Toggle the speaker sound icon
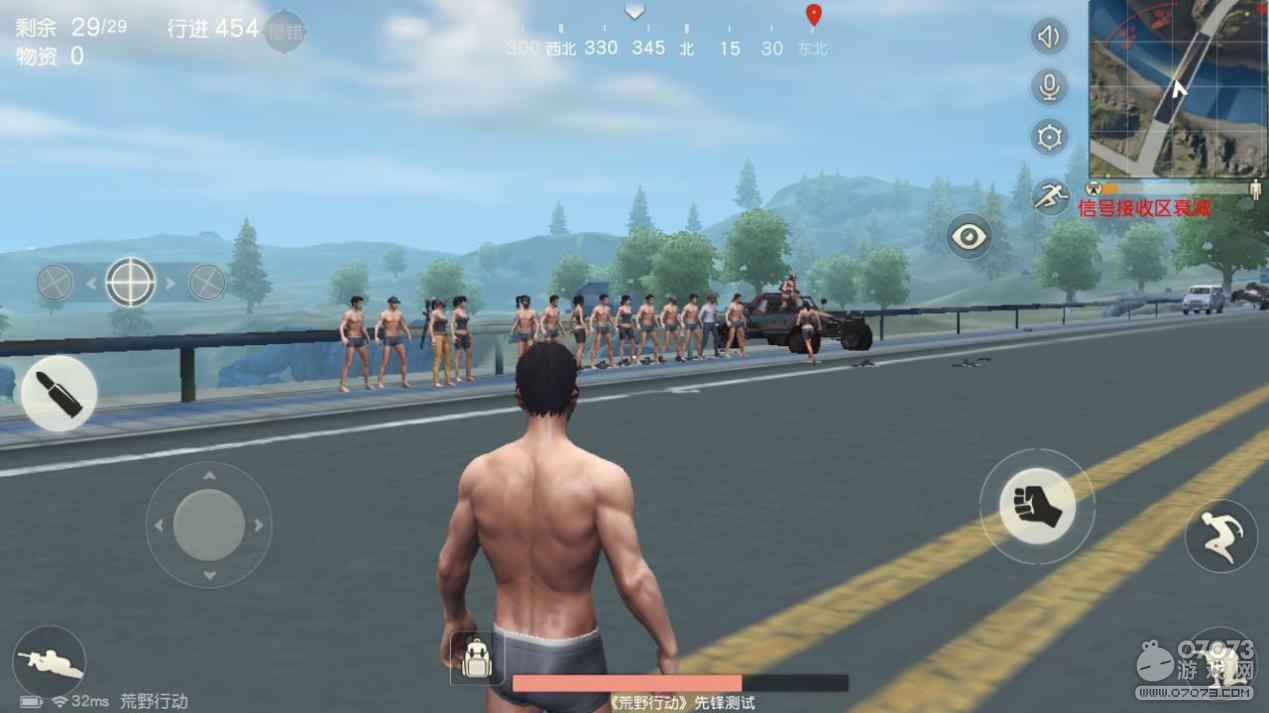This screenshot has width=1269, height=713. coord(1049,38)
